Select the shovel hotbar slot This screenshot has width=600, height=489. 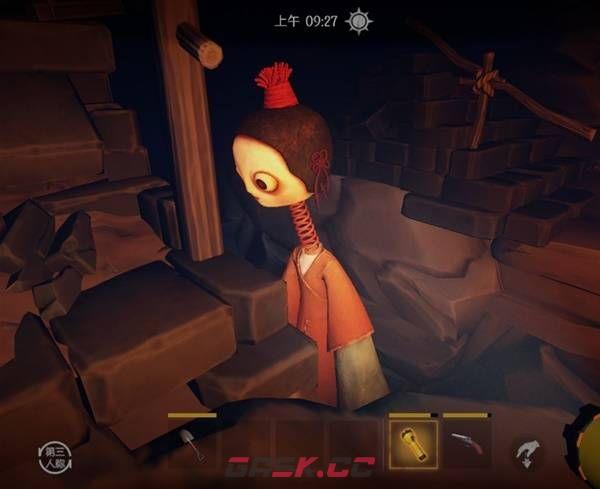(192, 444)
